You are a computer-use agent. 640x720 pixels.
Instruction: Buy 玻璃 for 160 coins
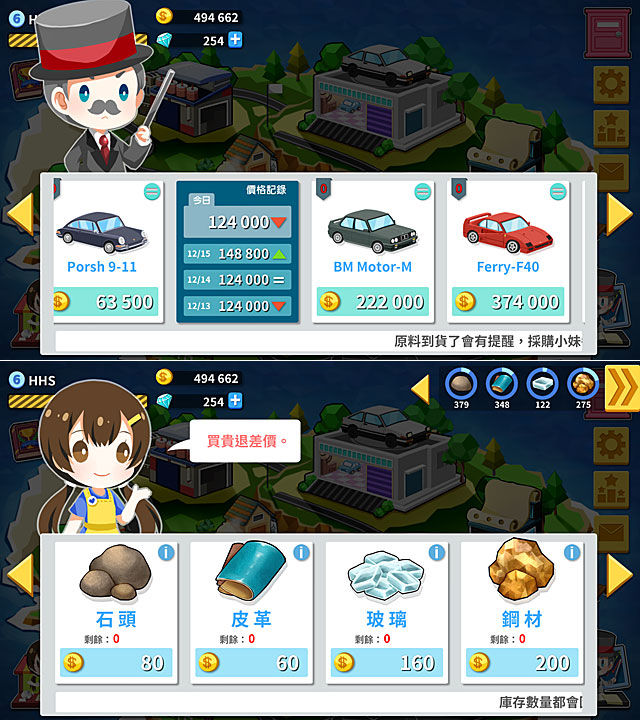(x=386, y=663)
